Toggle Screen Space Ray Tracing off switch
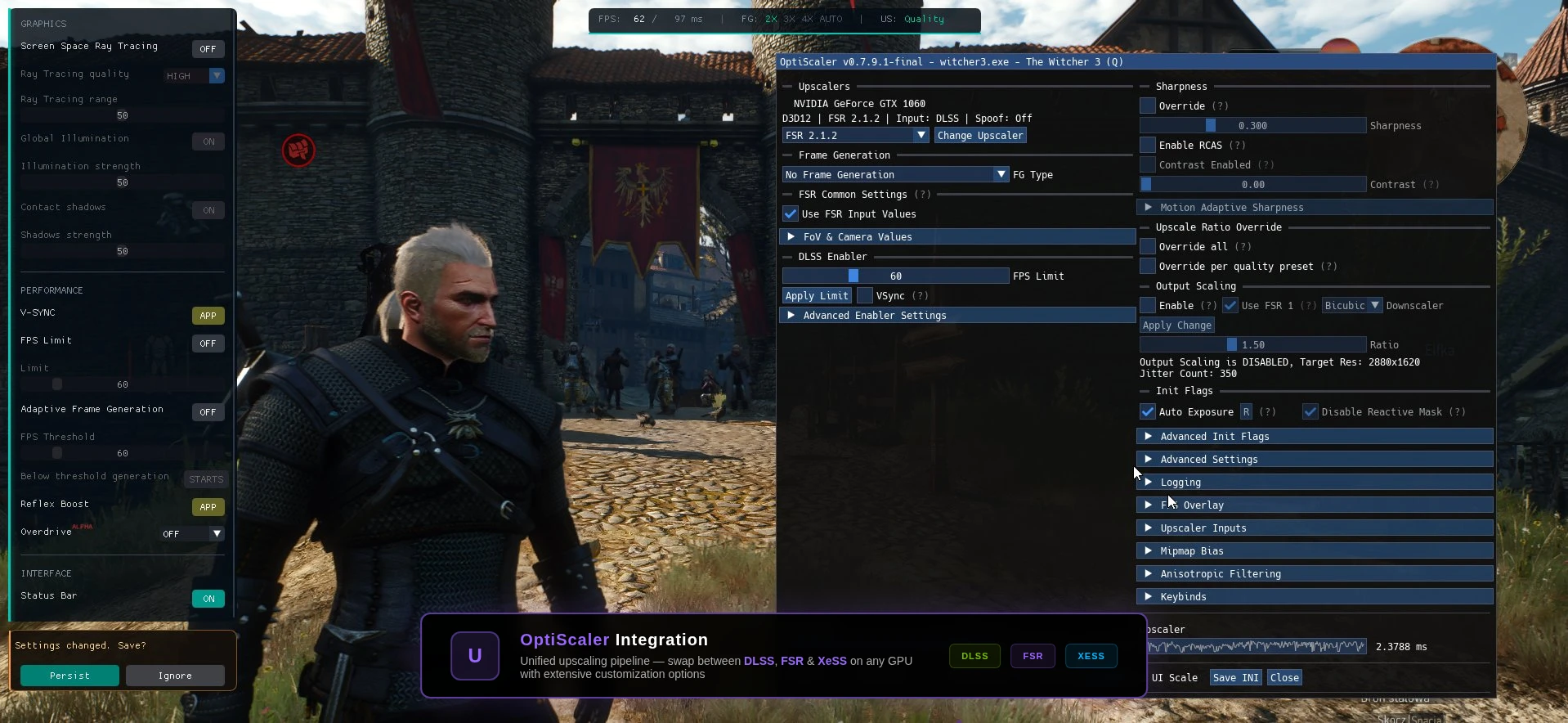This screenshot has height=723, width=1568. tap(208, 49)
